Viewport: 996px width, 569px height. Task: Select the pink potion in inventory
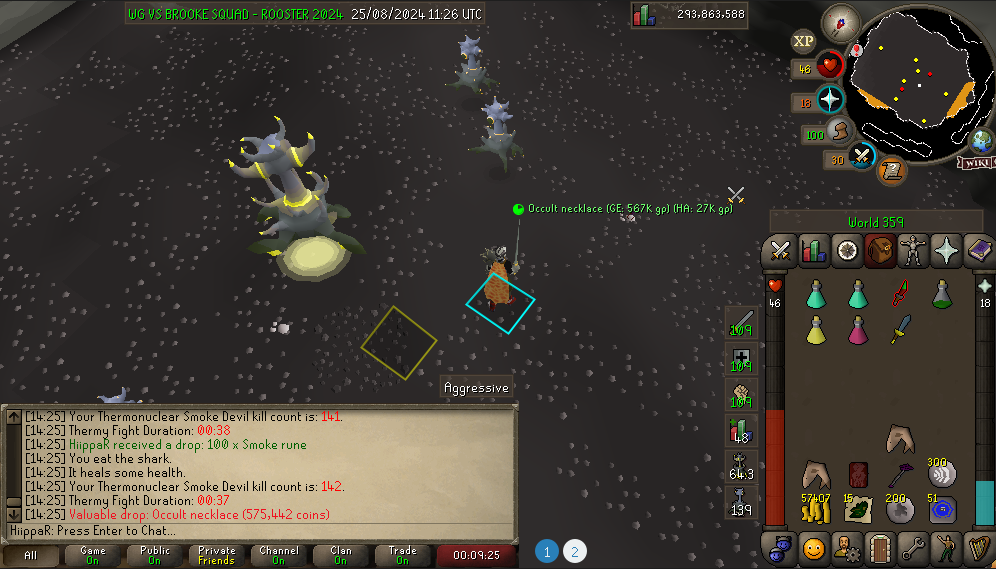click(x=858, y=329)
